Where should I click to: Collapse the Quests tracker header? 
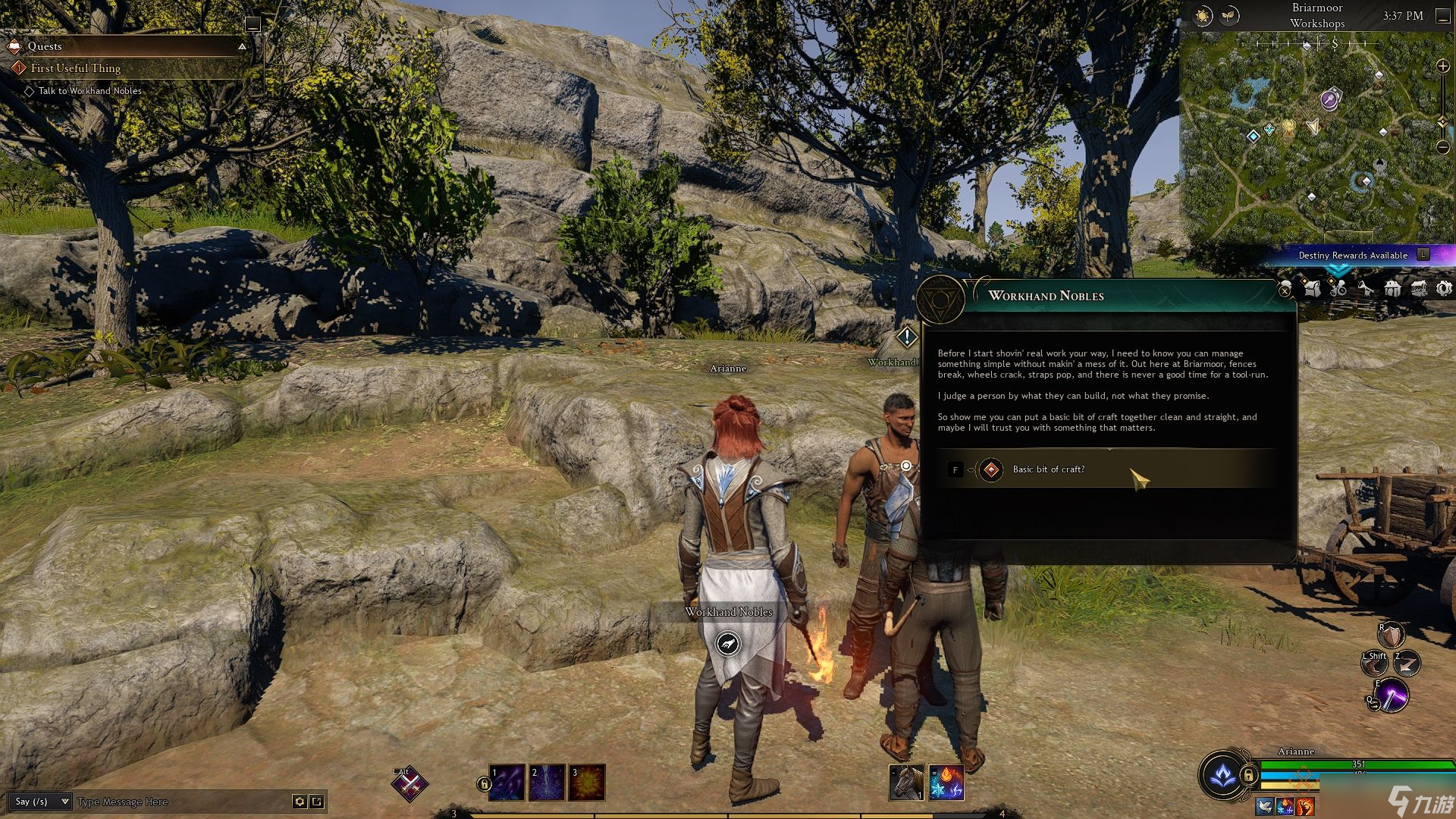coord(242,46)
